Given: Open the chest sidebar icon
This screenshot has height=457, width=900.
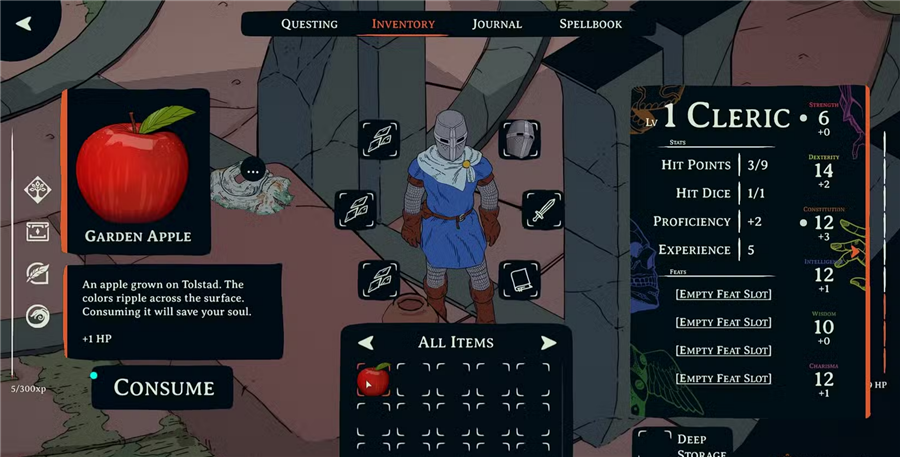Looking at the screenshot, I should click(38, 231).
